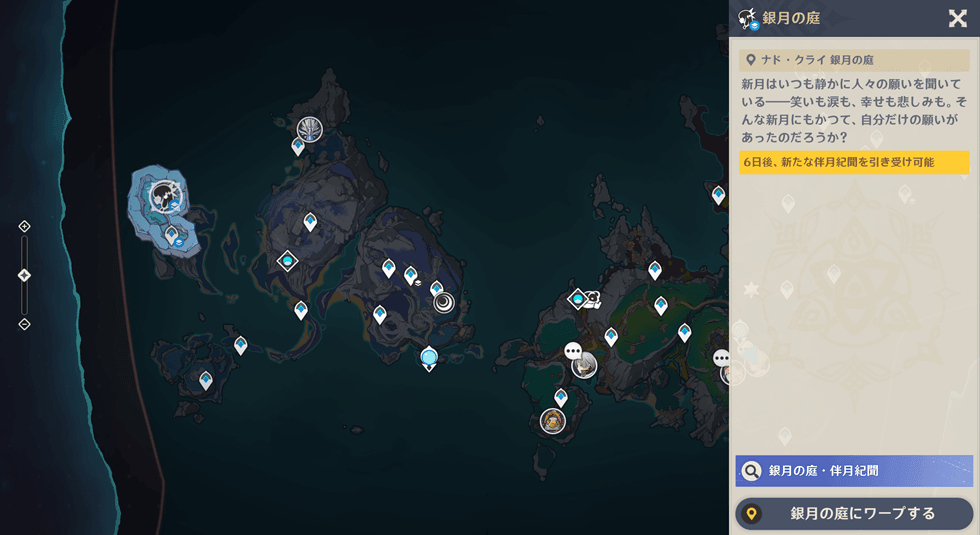The width and height of the screenshot is (980, 535).
Task: Open the yellow-hooded character portrait marker
Action: pos(553,421)
